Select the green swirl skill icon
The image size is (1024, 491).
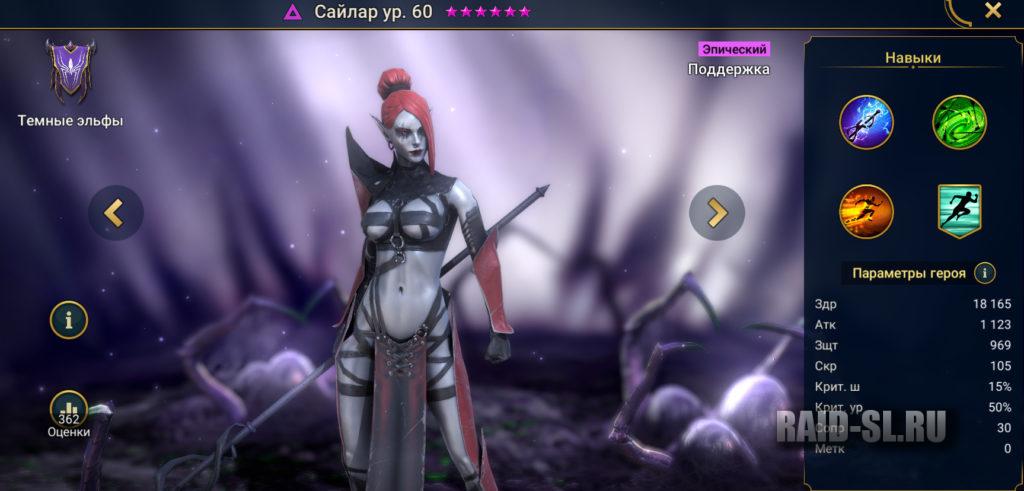pyautogui.click(x=959, y=122)
